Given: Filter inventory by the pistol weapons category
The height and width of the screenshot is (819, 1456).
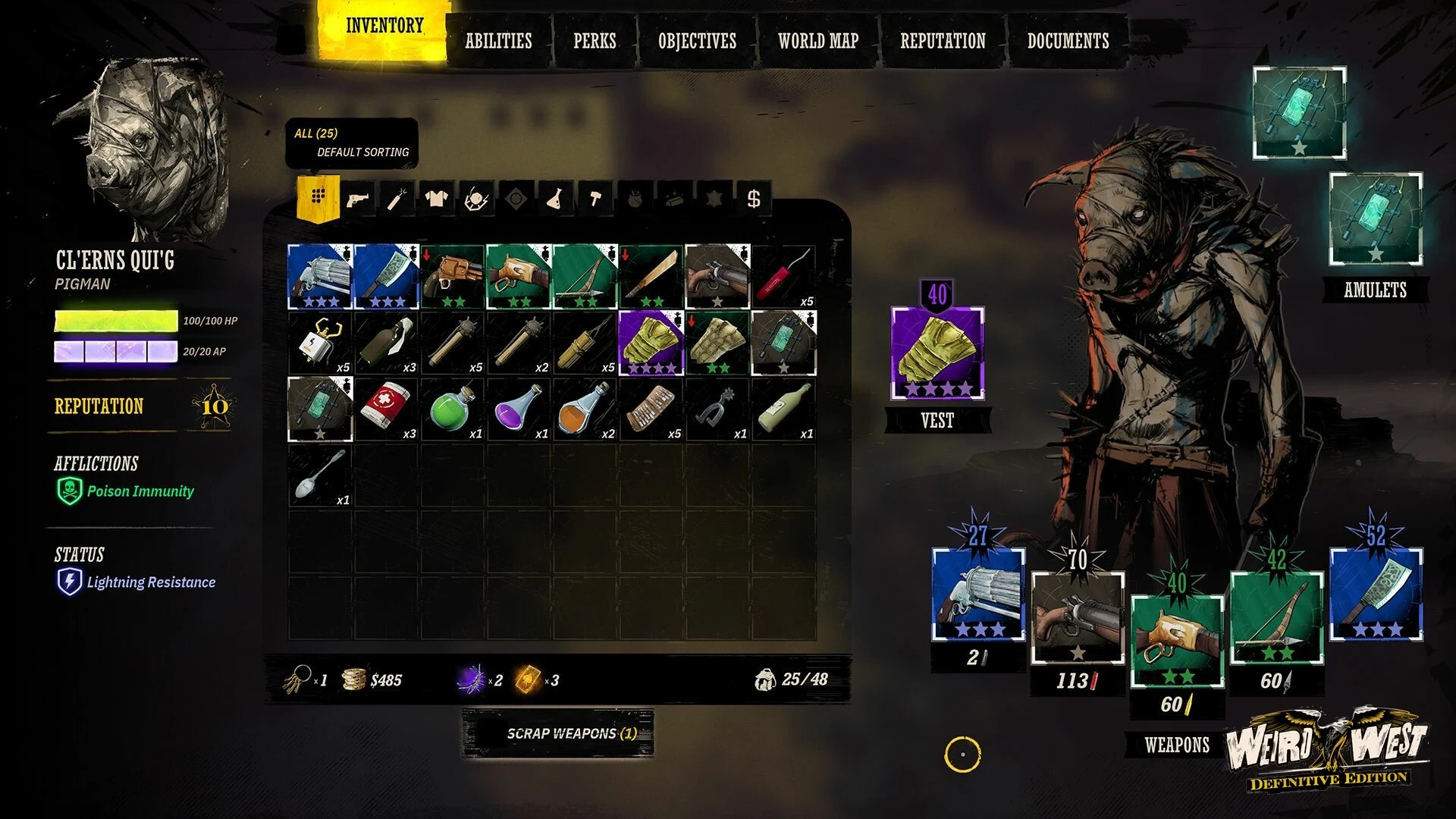Looking at the screenshot, I should click(358, 199).
